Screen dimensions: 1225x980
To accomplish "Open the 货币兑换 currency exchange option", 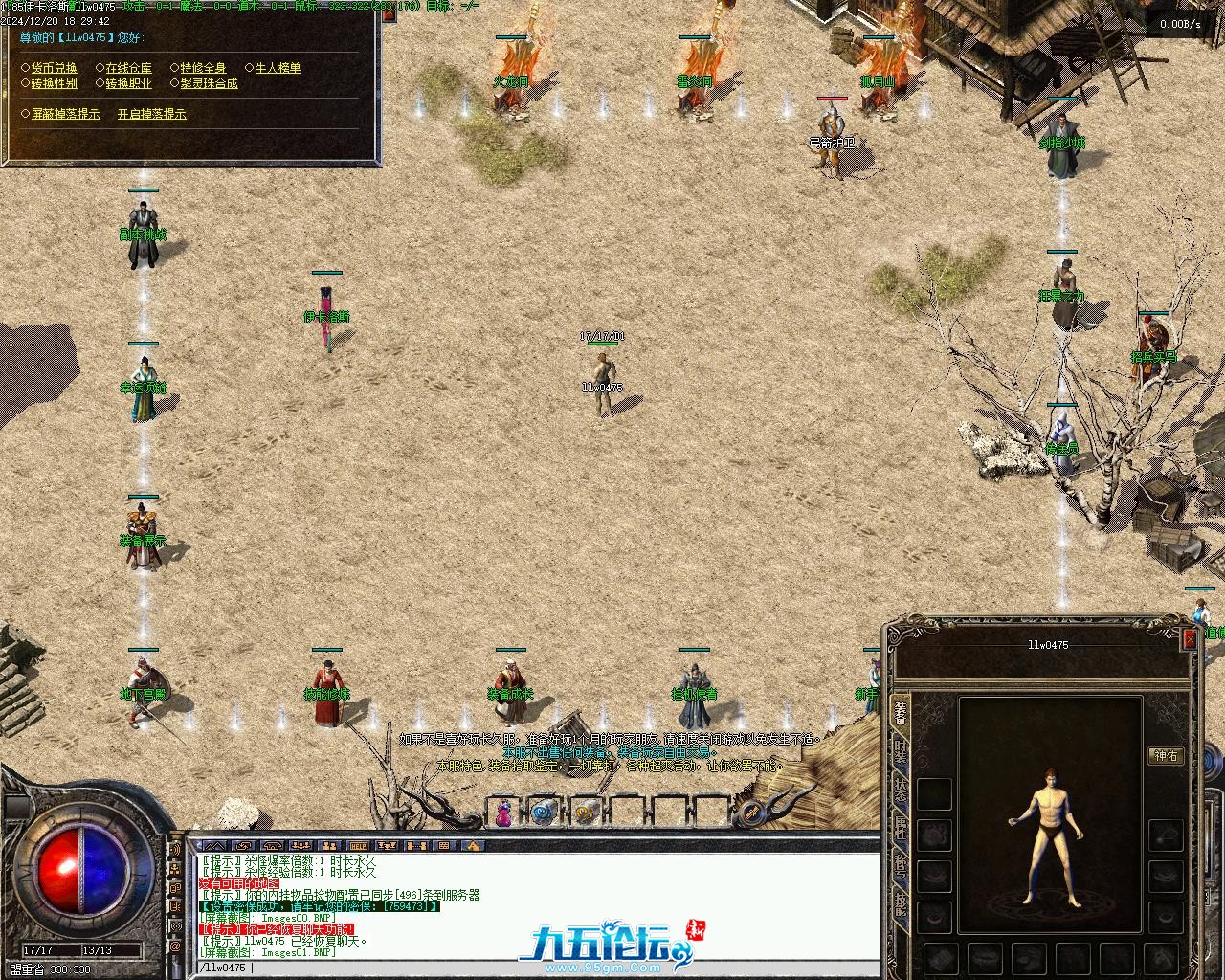I will pyautogui.click(x=54, y=68).
